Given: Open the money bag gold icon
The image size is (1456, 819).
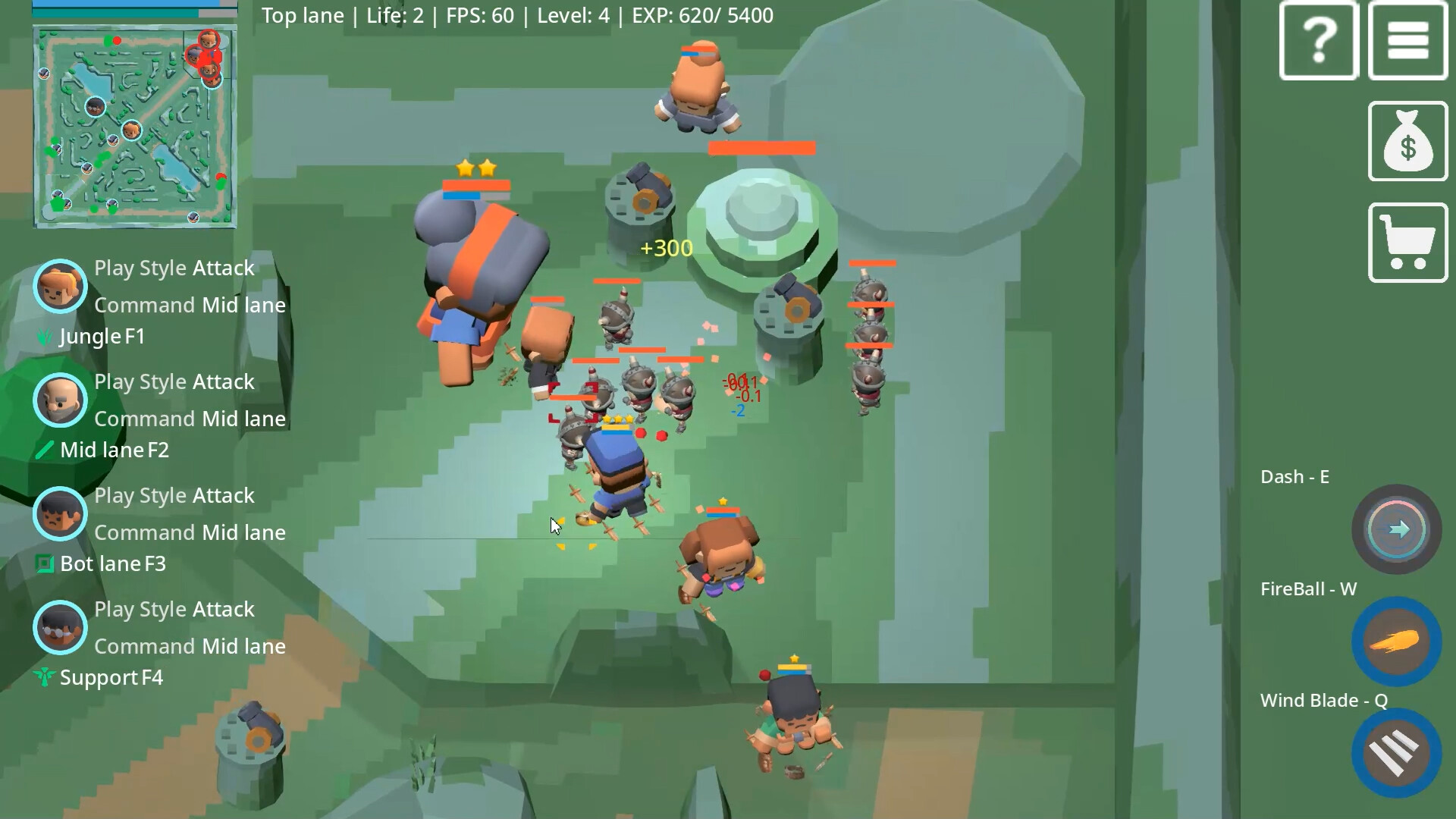Looking at the screenshot, I should (x=1407, y=141).
